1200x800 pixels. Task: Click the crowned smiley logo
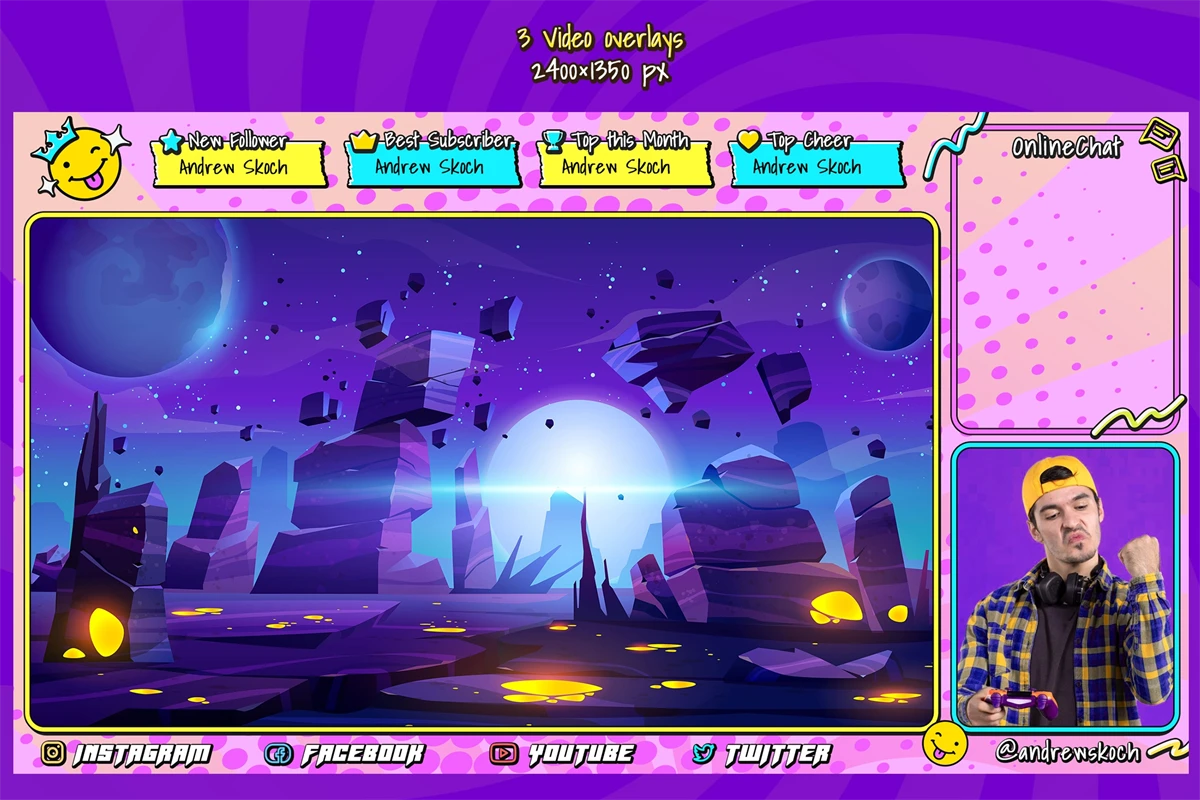[x=80, y=160]
